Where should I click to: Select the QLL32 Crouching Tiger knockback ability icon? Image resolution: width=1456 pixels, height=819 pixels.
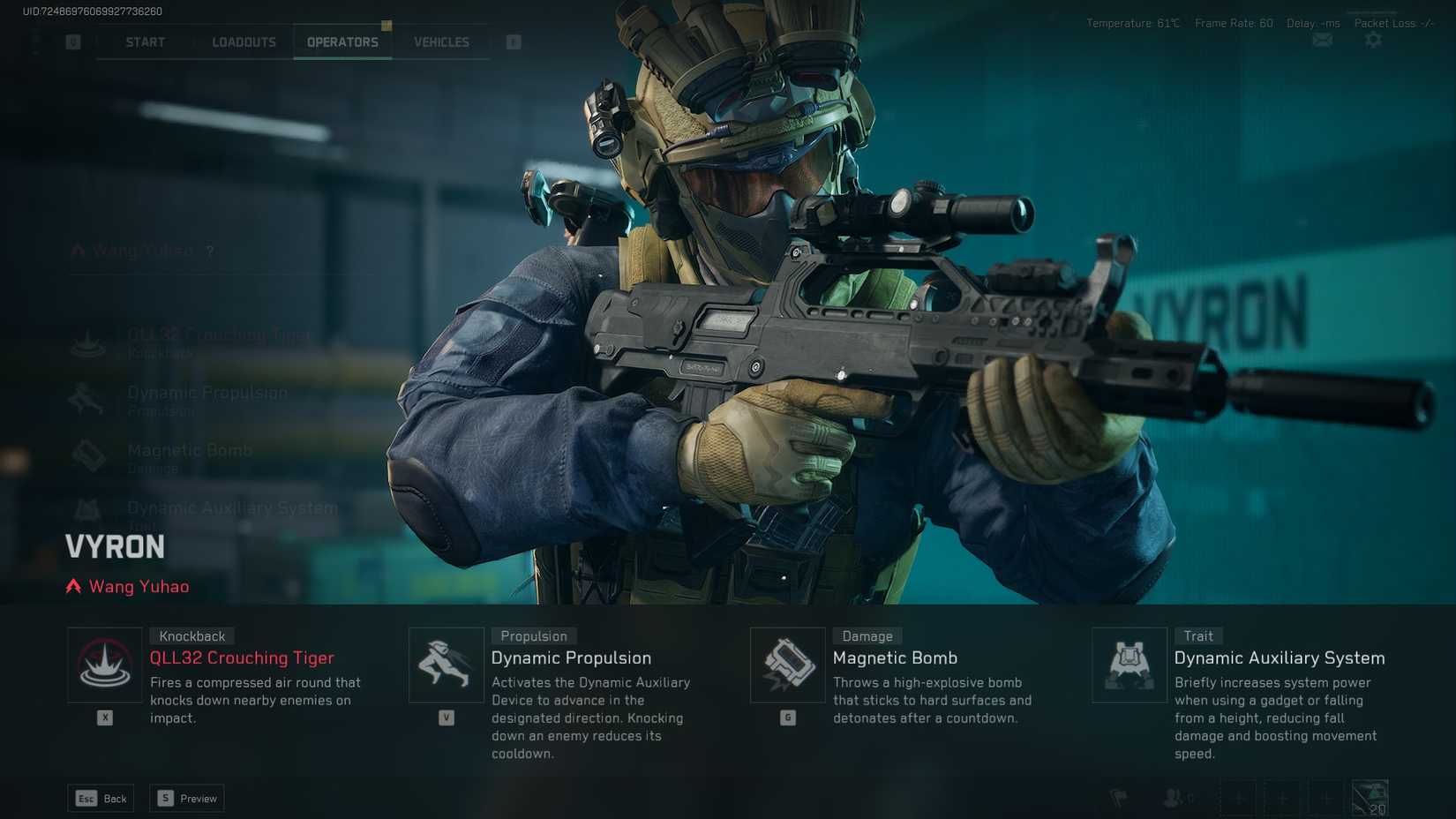(x=105, y=665)
